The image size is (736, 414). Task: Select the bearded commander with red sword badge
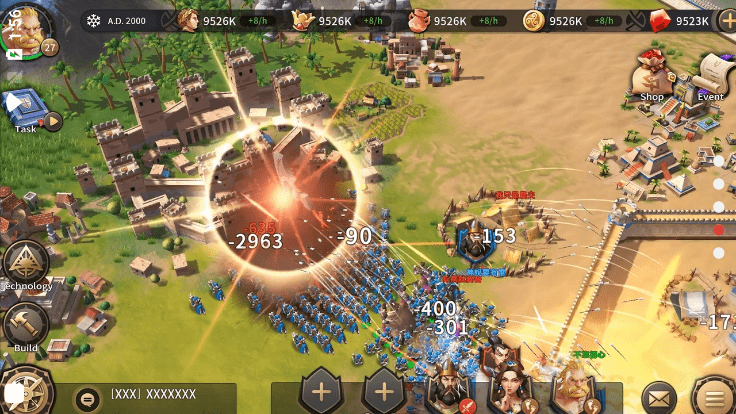point(449,382)
